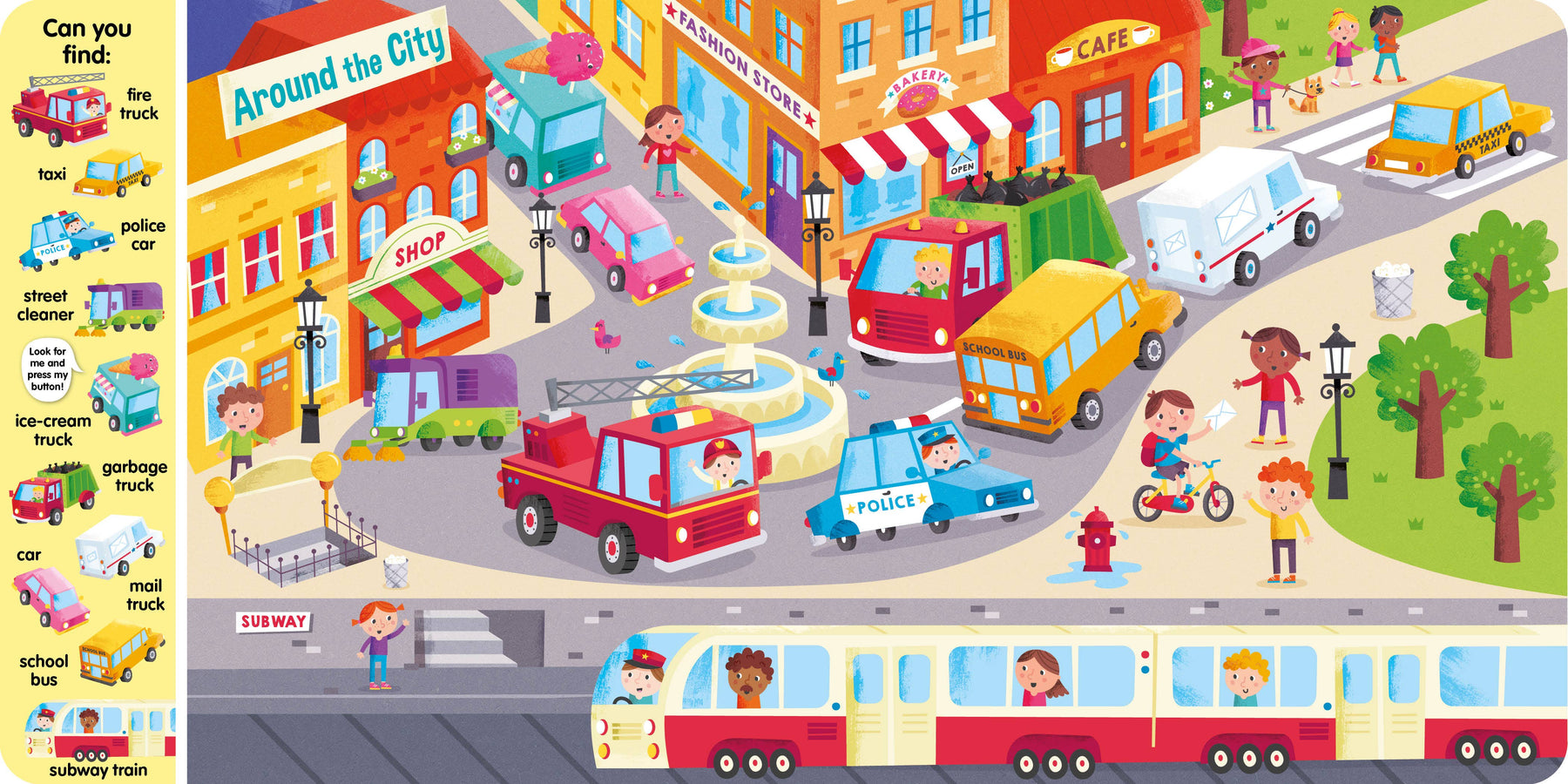
Task: Choose the taxi icon in the sidebar
Action: (x=117, y=172)
